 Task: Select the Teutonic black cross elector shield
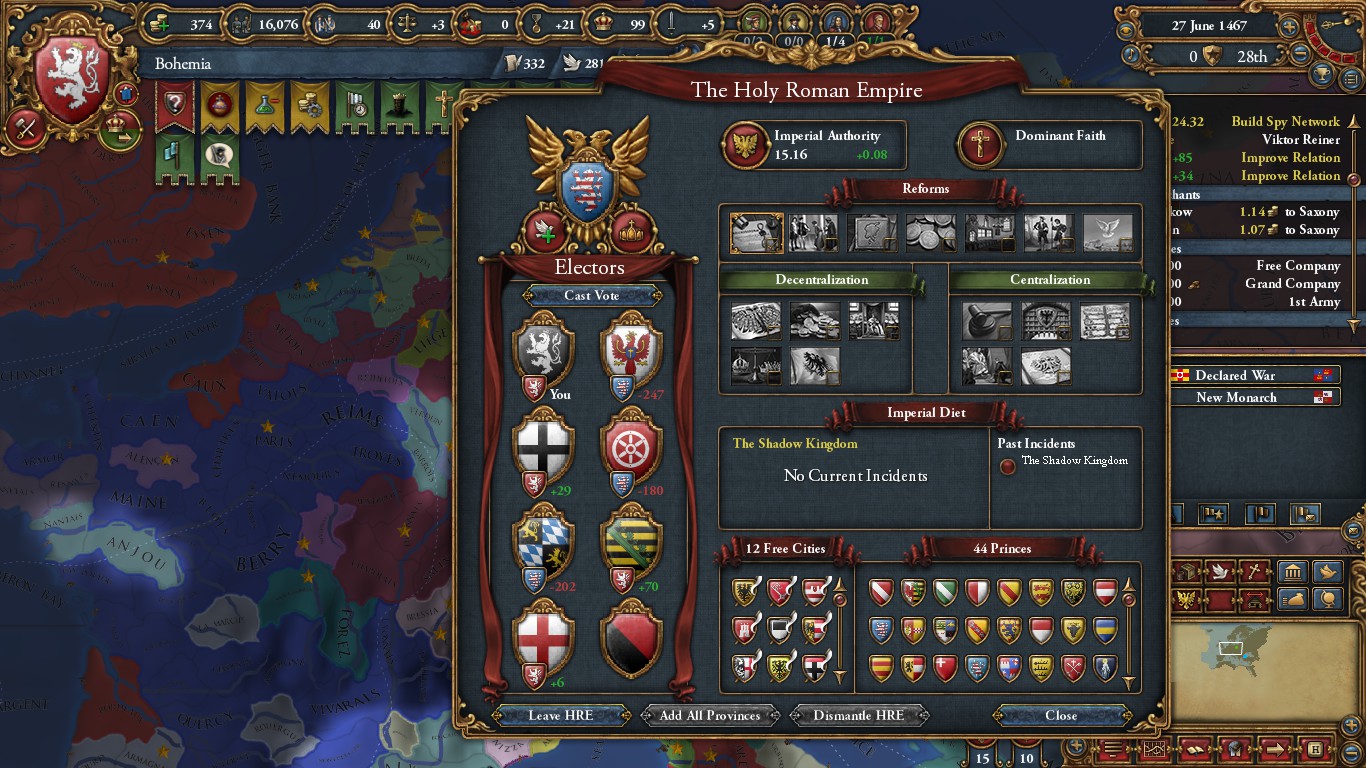click(543, 446)
